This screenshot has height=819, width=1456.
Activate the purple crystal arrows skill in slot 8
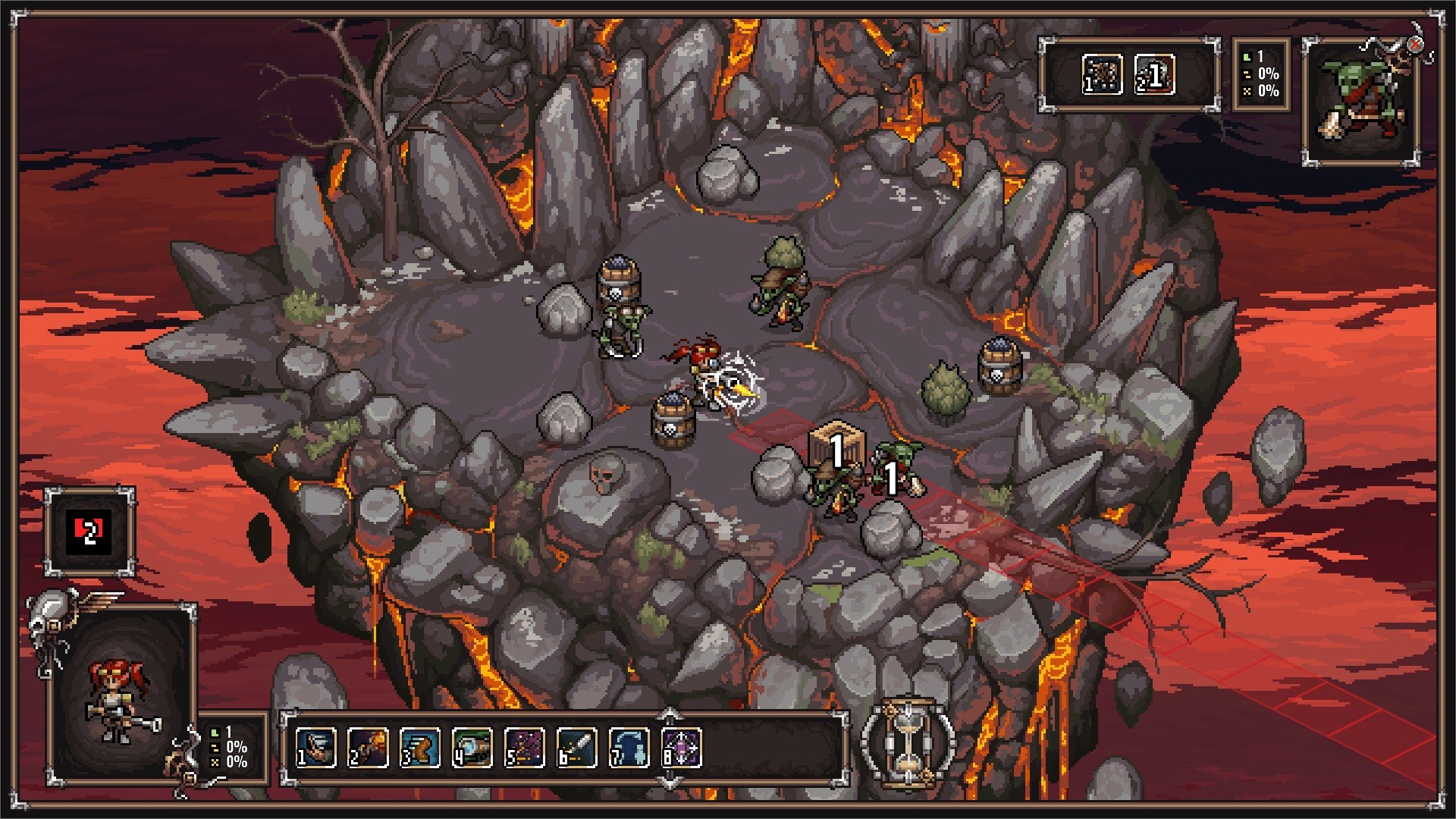tap(682, 748)
